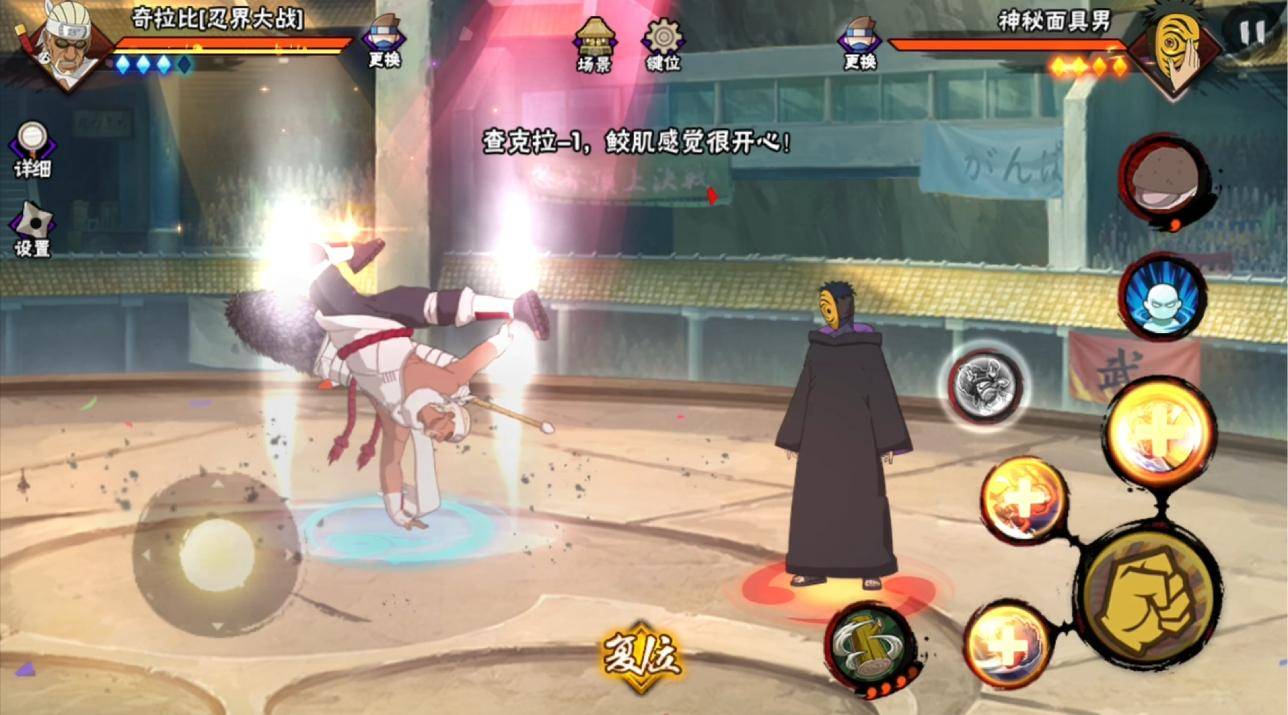Viewport: 1288px width, 715px height.
Task: Activate the grey swirl skill icon
Action: coord(985,386)
